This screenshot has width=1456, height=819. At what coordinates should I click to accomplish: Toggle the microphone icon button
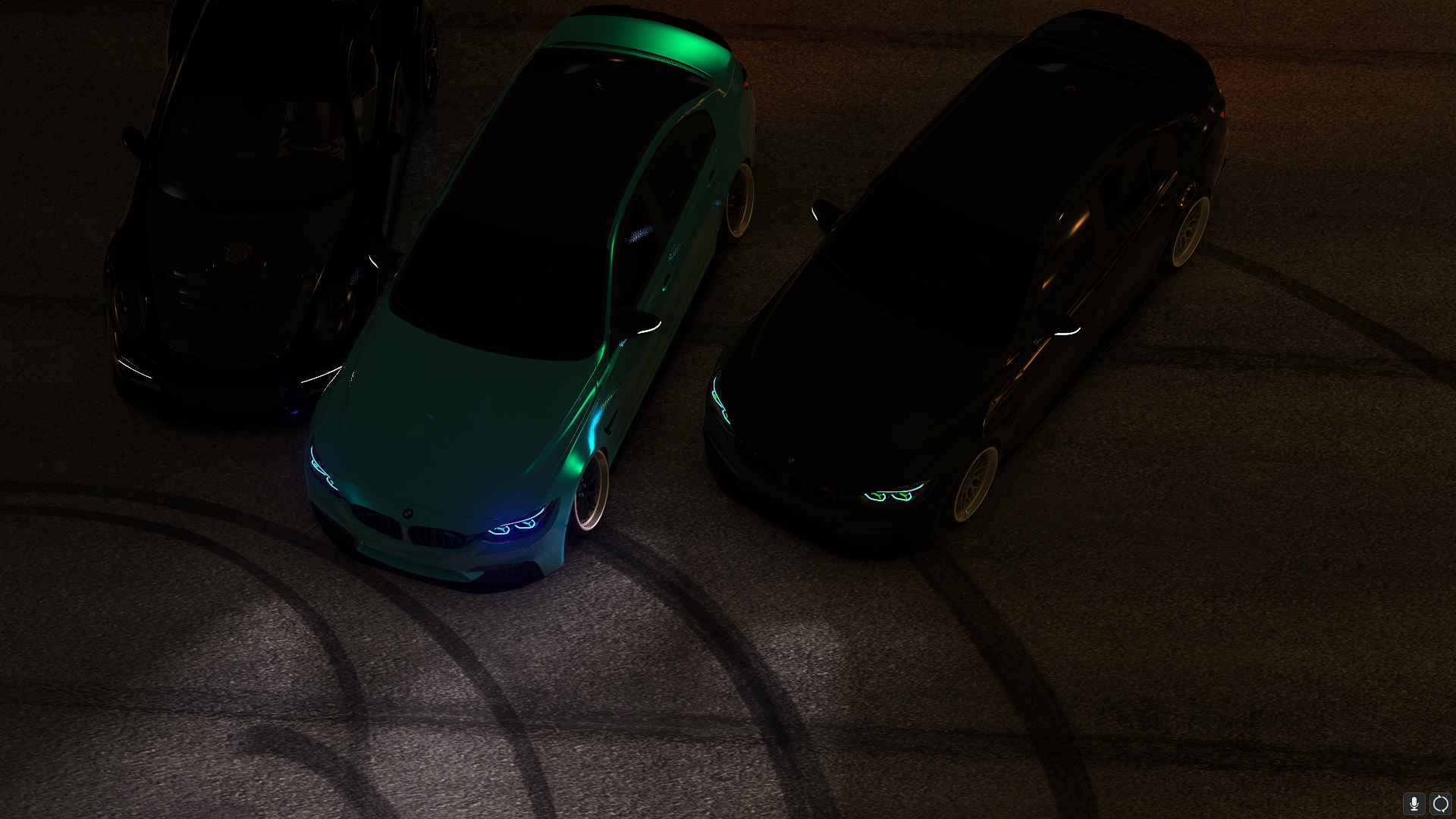point(1414,804)
